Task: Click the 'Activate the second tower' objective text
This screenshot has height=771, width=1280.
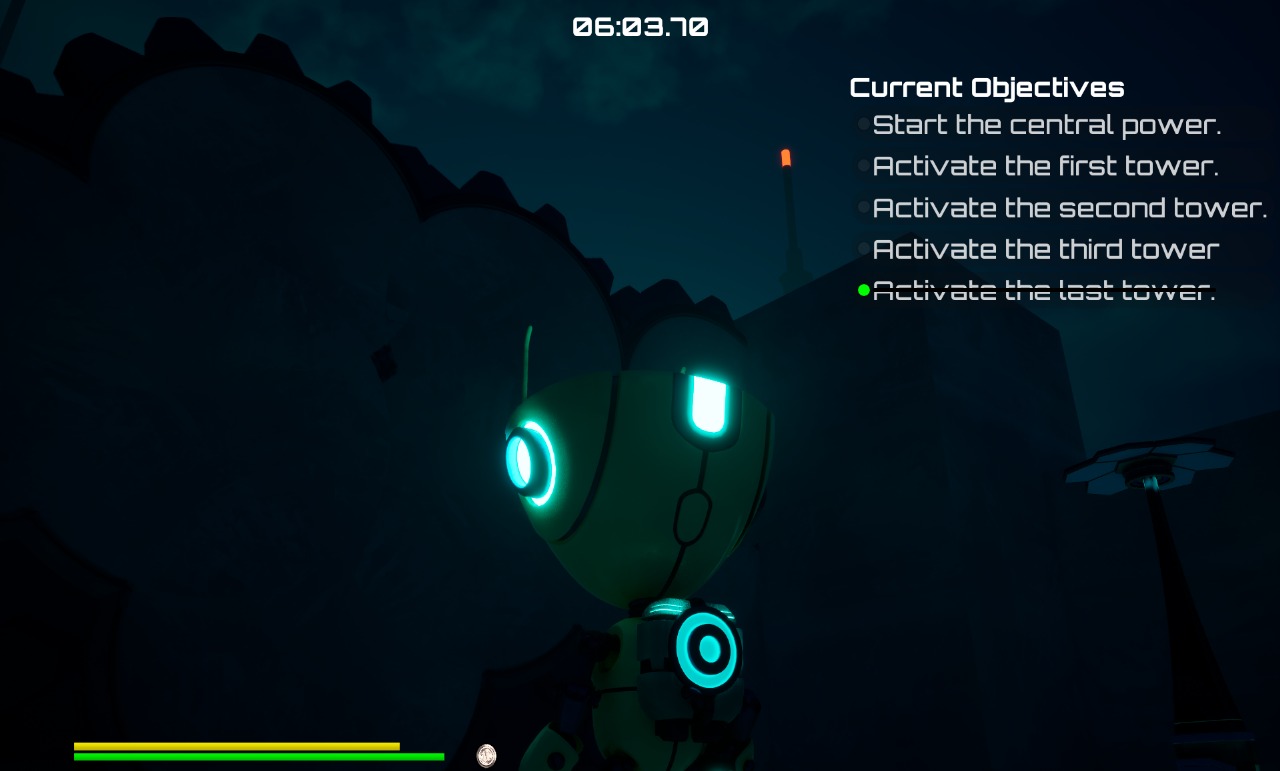Action: tap(1068, 207)
